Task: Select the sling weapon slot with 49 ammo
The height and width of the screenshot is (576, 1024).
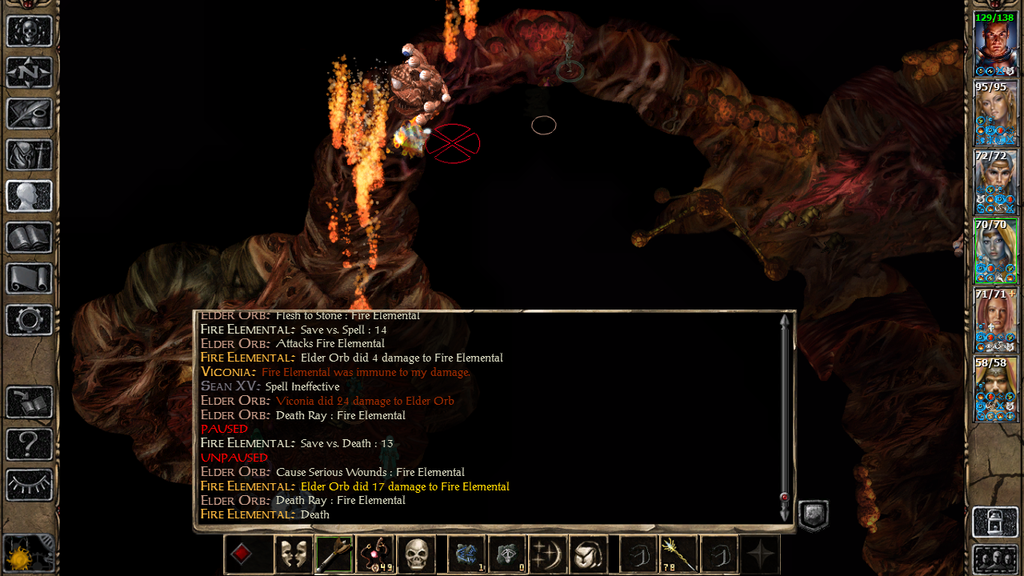Action: (x=376, y=555)
